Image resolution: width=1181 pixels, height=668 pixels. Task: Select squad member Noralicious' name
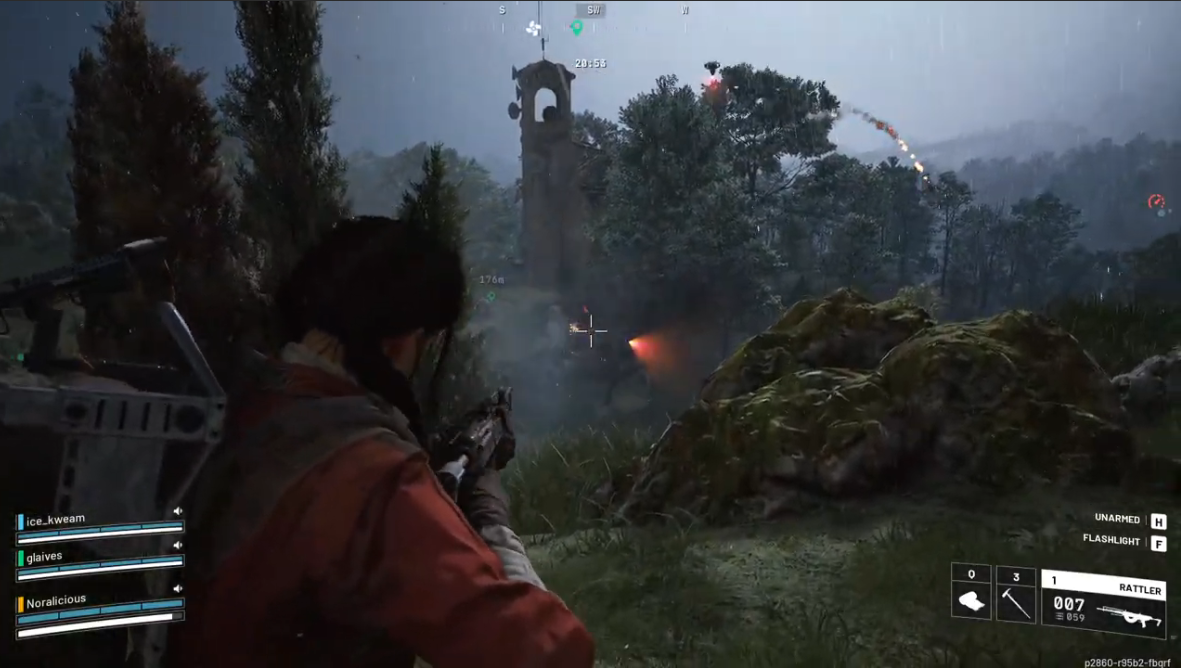pos(56,601)
